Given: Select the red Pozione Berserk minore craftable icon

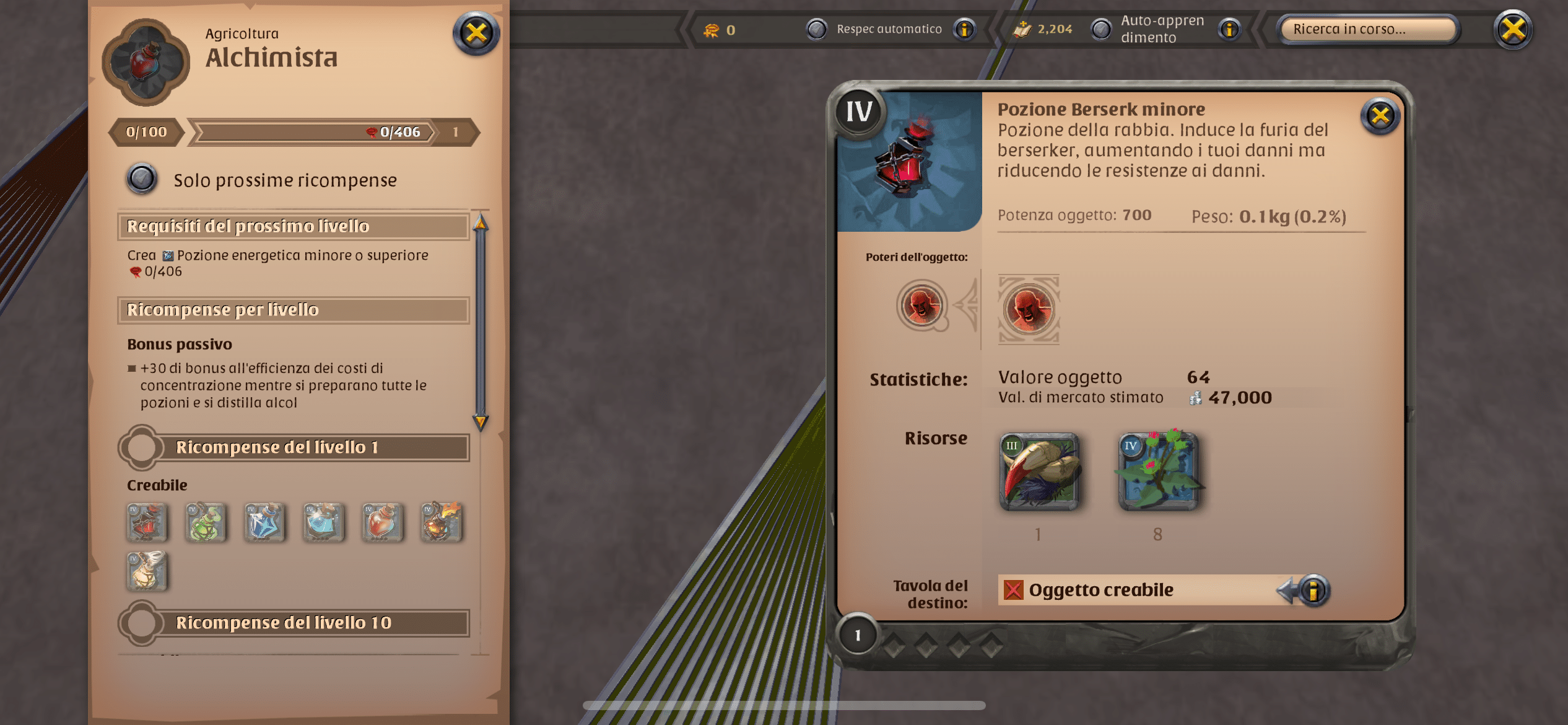Looking at the screenshot, I should (147, 524).
